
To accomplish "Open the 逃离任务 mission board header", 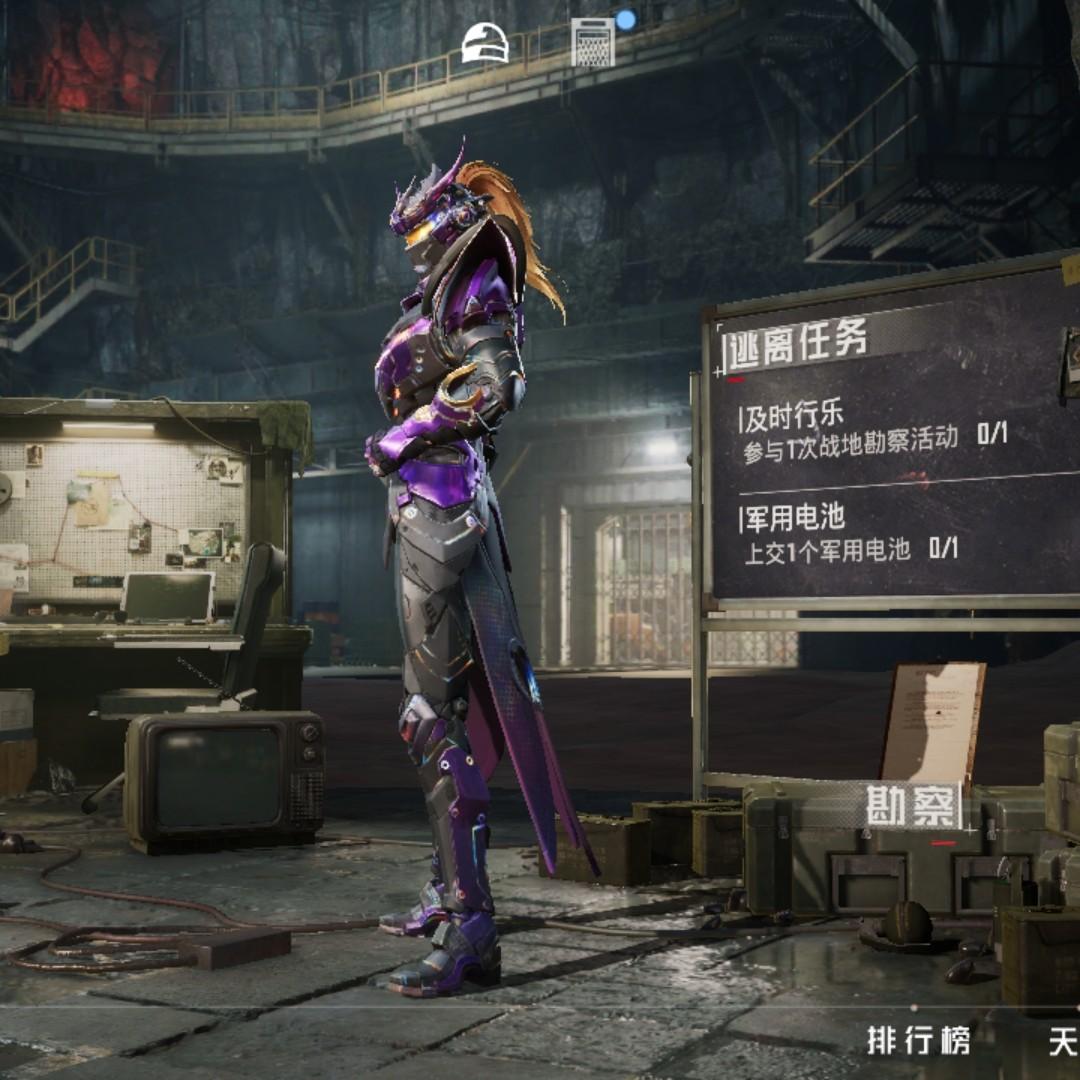I will click(x=798, y=343).
